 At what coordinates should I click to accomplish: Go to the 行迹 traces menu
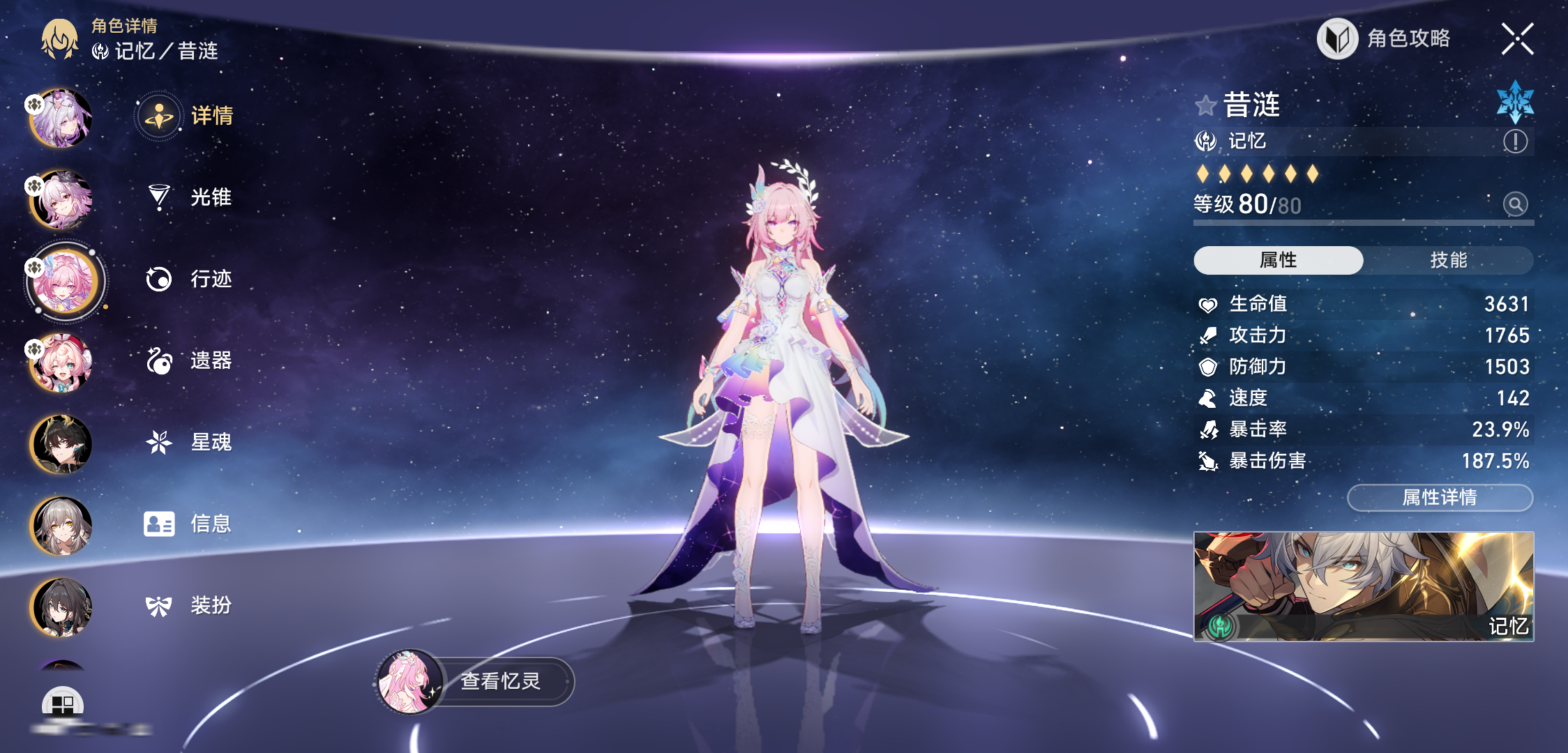click(x=188, y=279)
